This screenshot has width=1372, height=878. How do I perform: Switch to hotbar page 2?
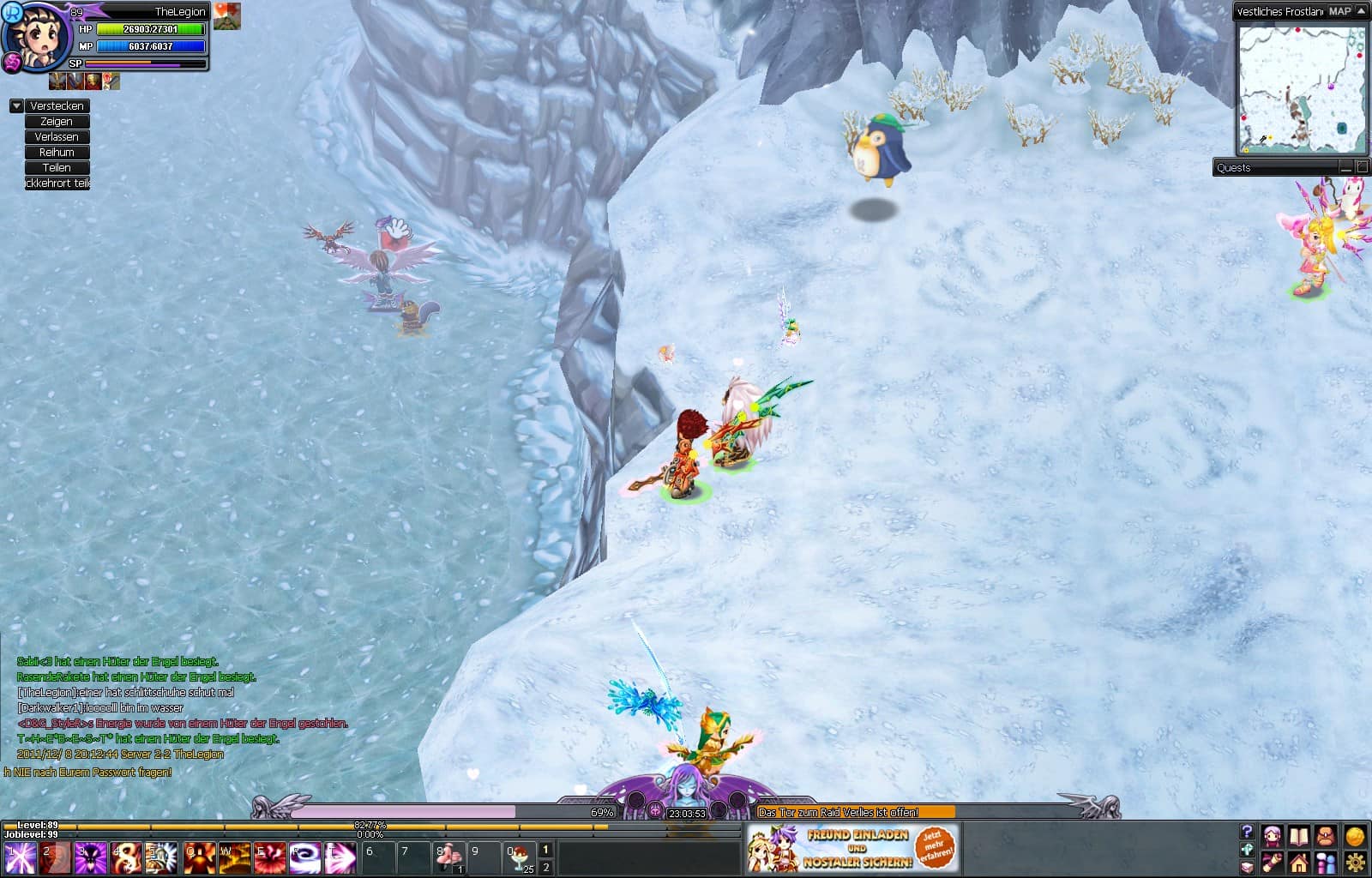545,868
